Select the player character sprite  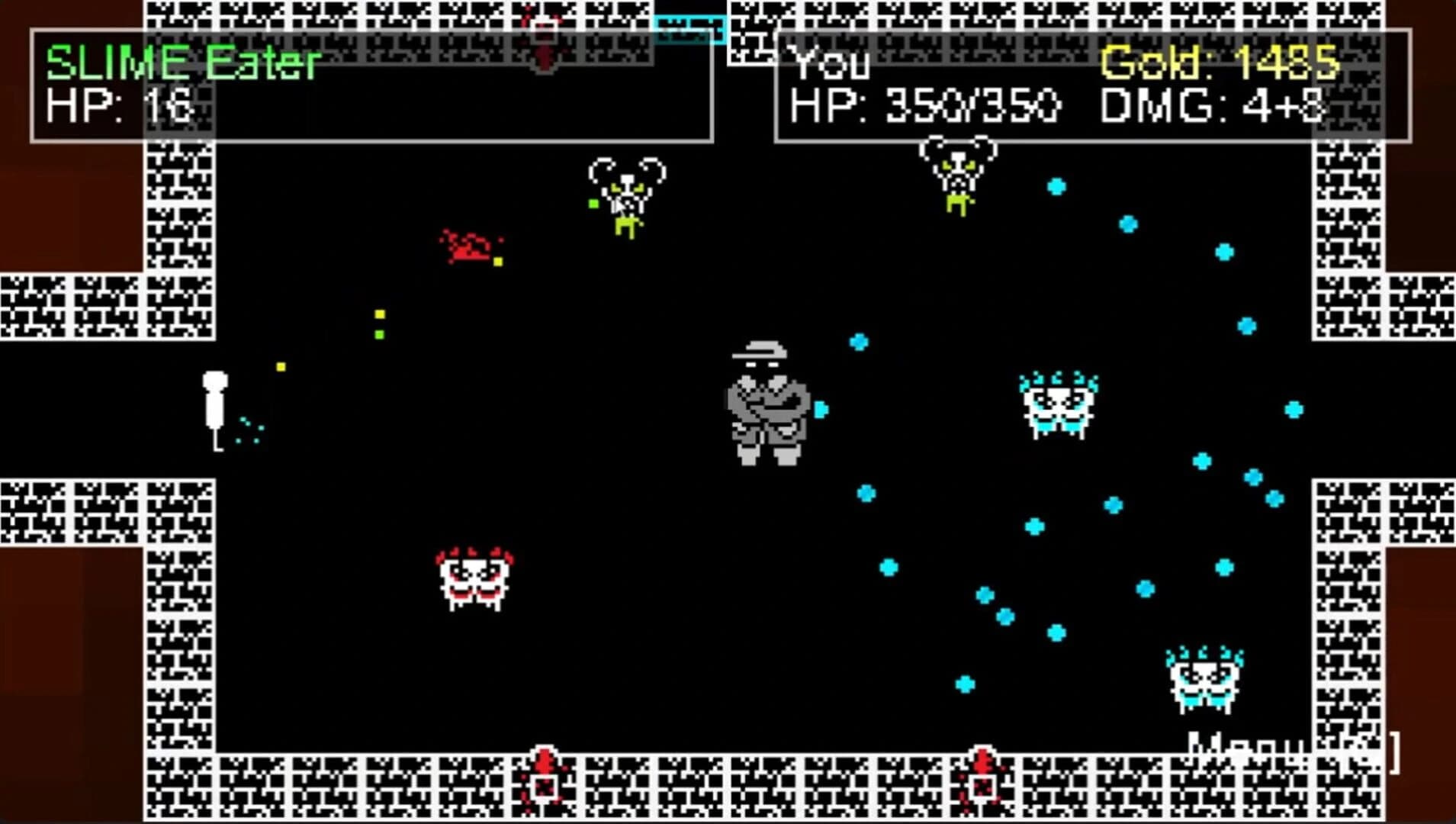[x=767, y=404]
